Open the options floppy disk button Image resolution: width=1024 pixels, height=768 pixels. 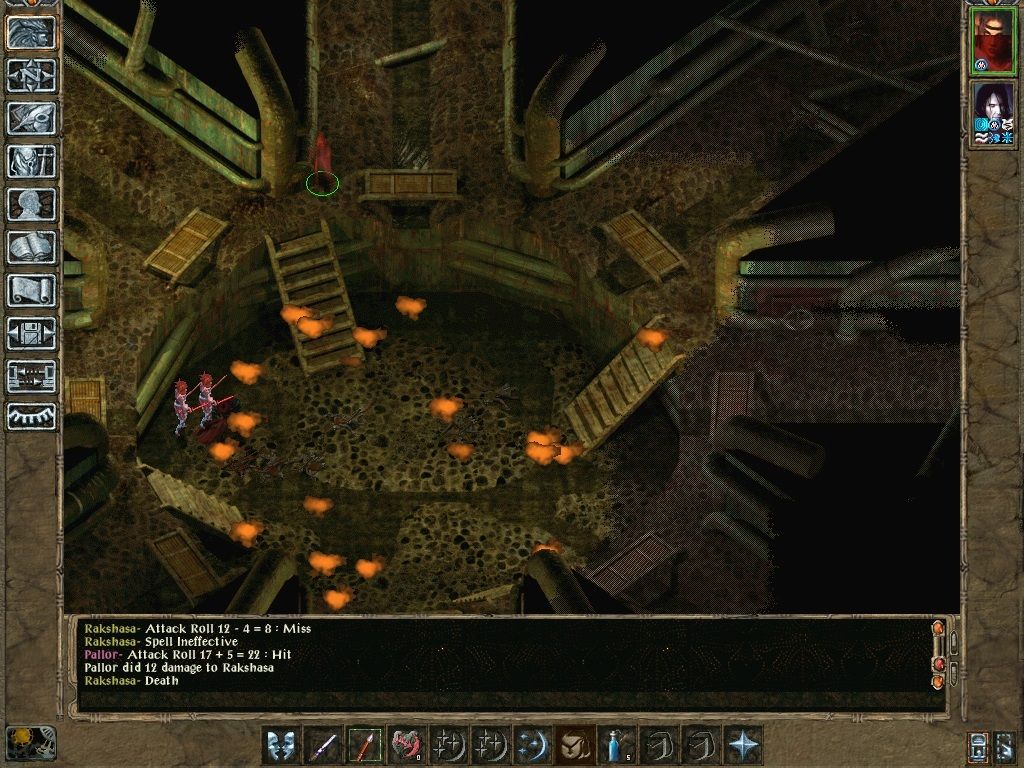pyautogui.click(x=31, y=333)
